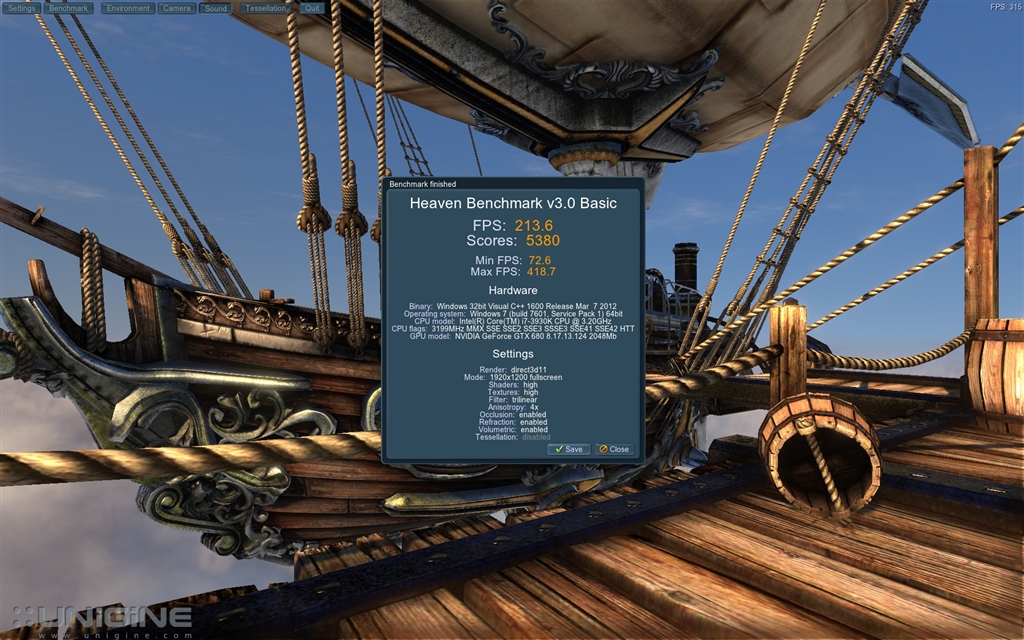Select the Camera button
Viewport: 1024px width, 640px height.
(177, 8)
